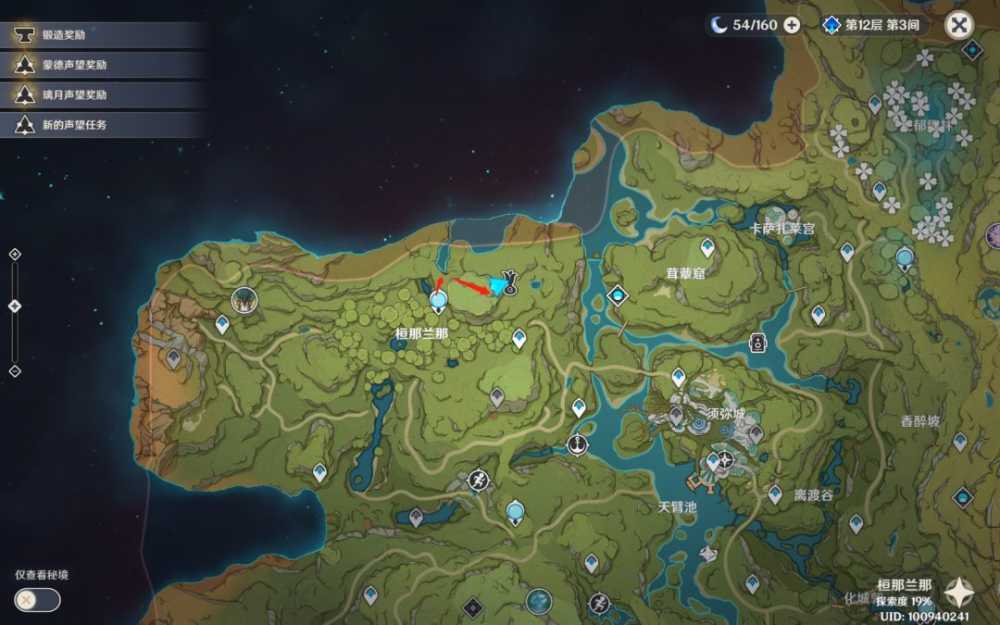Close the map with the X button
This screenshot has height=625, width=1000.
[959, 25]
